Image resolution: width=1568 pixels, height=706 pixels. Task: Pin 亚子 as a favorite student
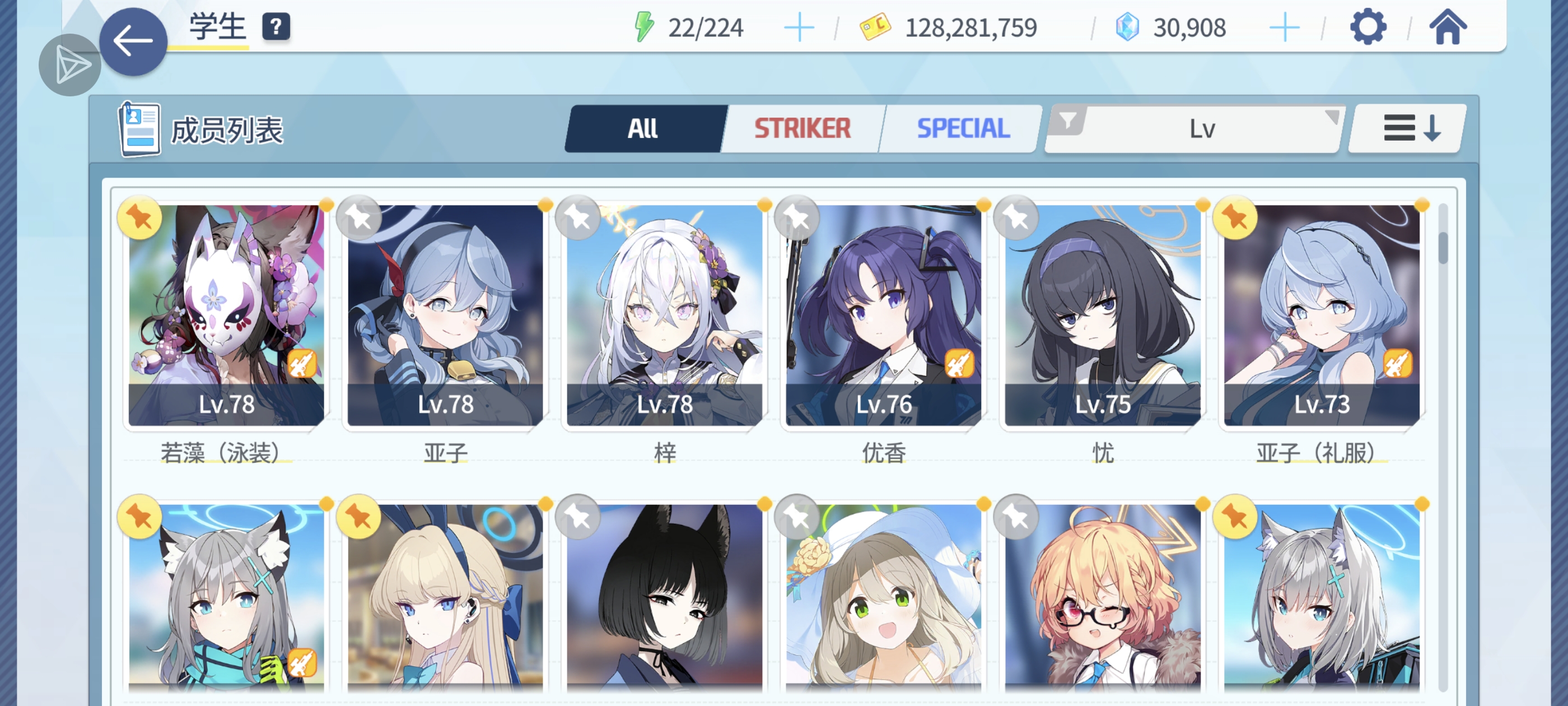(358, 217)
